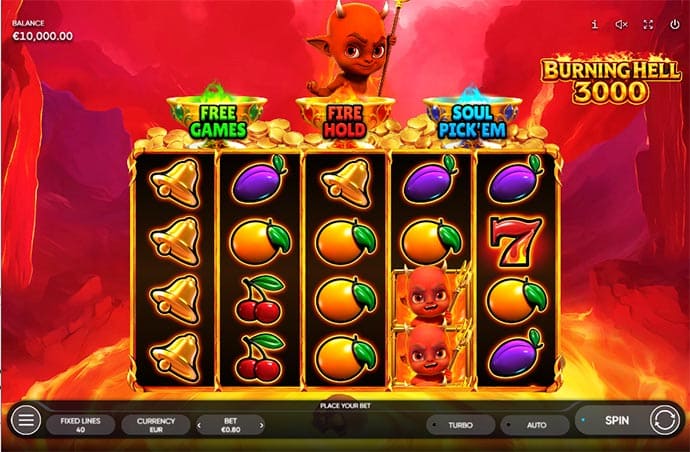Exit the game with the power icon
Viewport: 690px width, 452px height.
coord(673,24)
